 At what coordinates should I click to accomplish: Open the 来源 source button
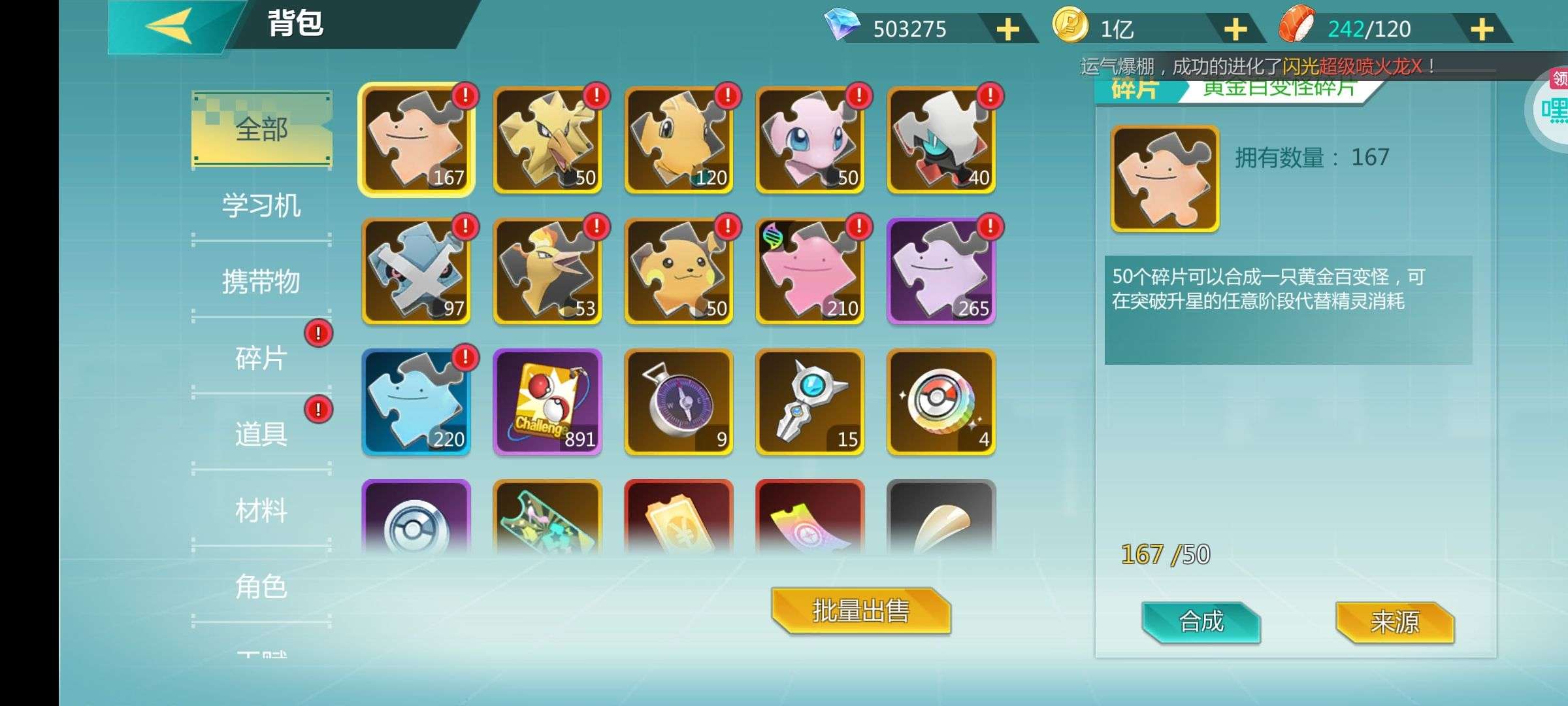(1394, 621)
